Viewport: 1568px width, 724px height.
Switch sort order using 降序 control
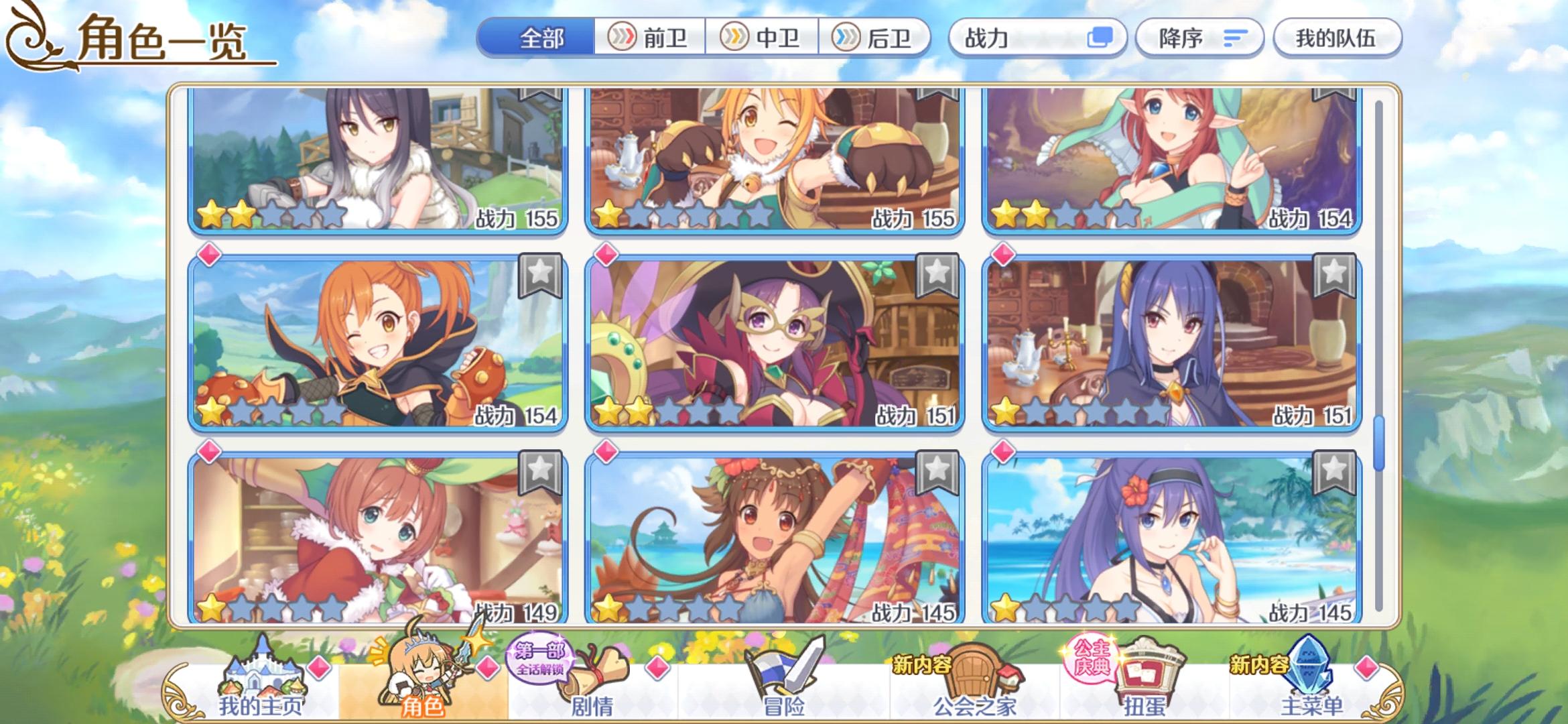pyautogui.click(x=1199, y=38)
